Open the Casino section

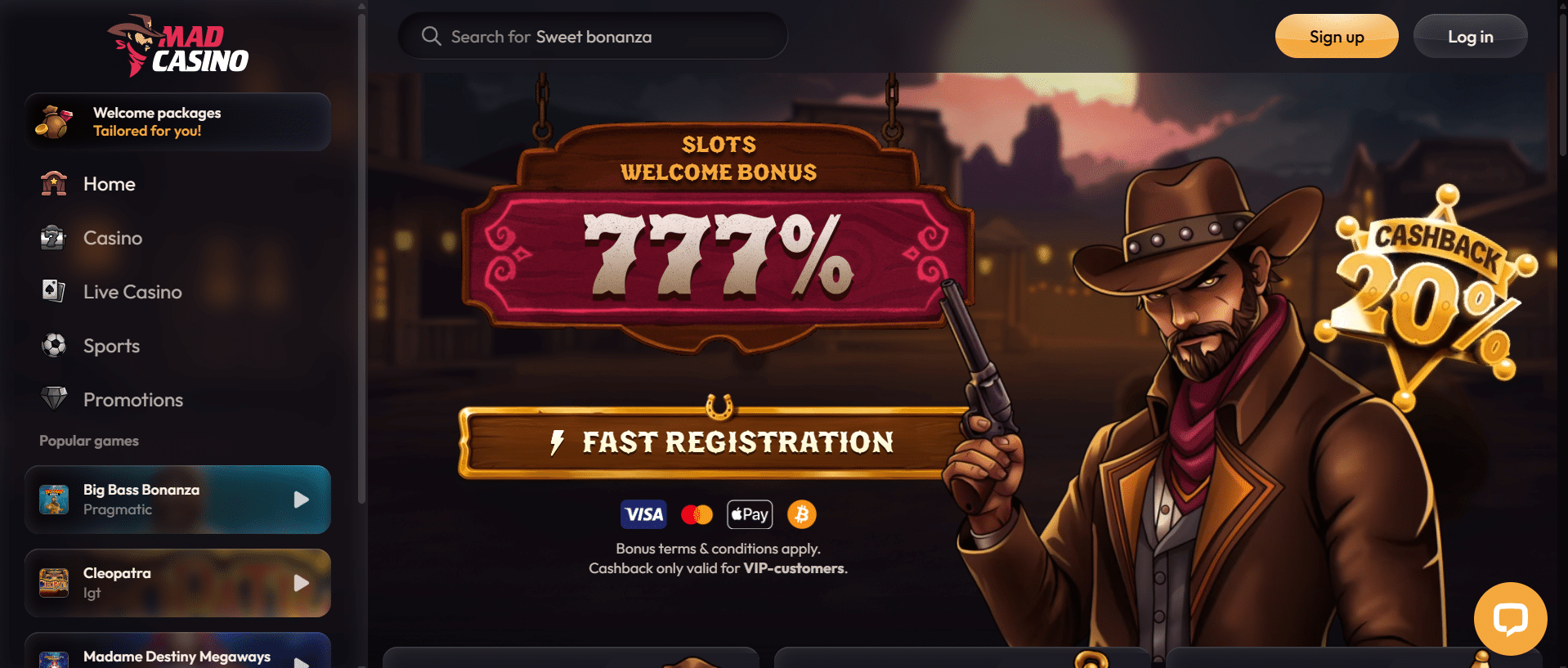(x=112, y=238)
